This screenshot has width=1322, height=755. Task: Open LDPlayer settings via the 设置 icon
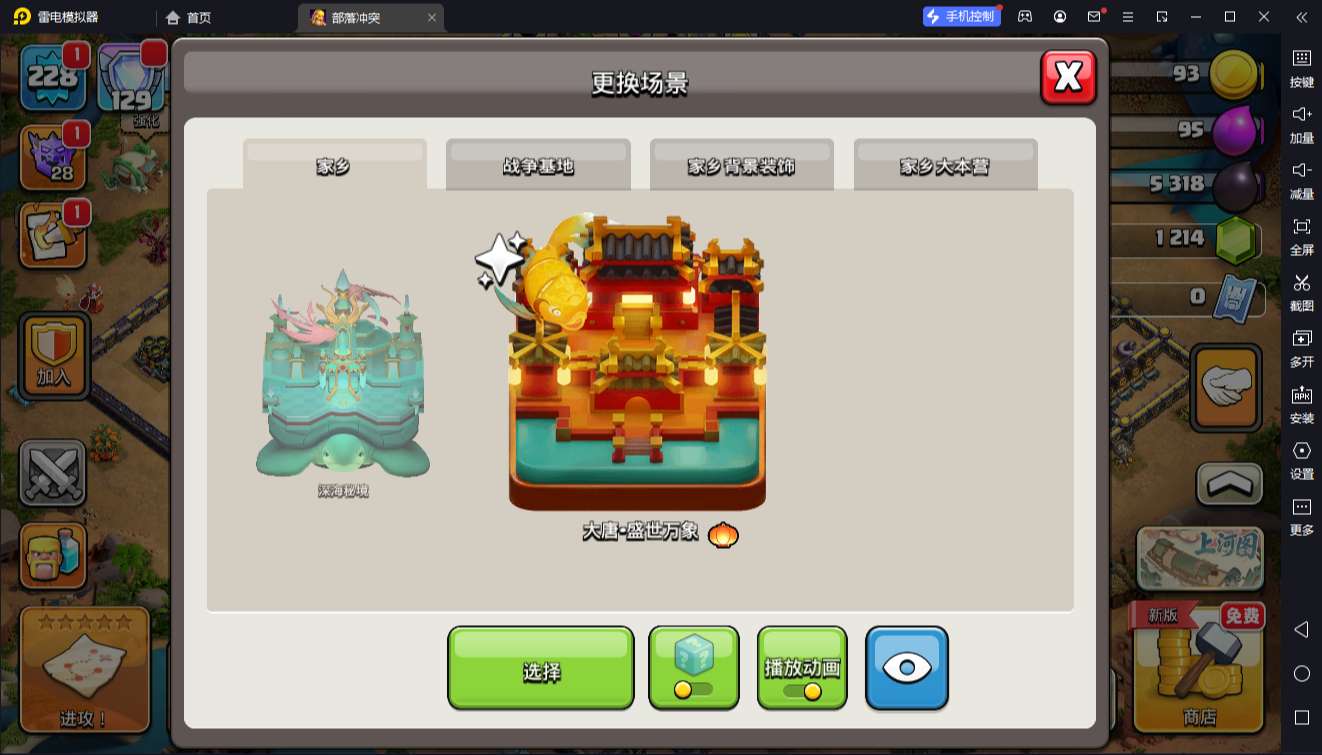[1303, 459]
